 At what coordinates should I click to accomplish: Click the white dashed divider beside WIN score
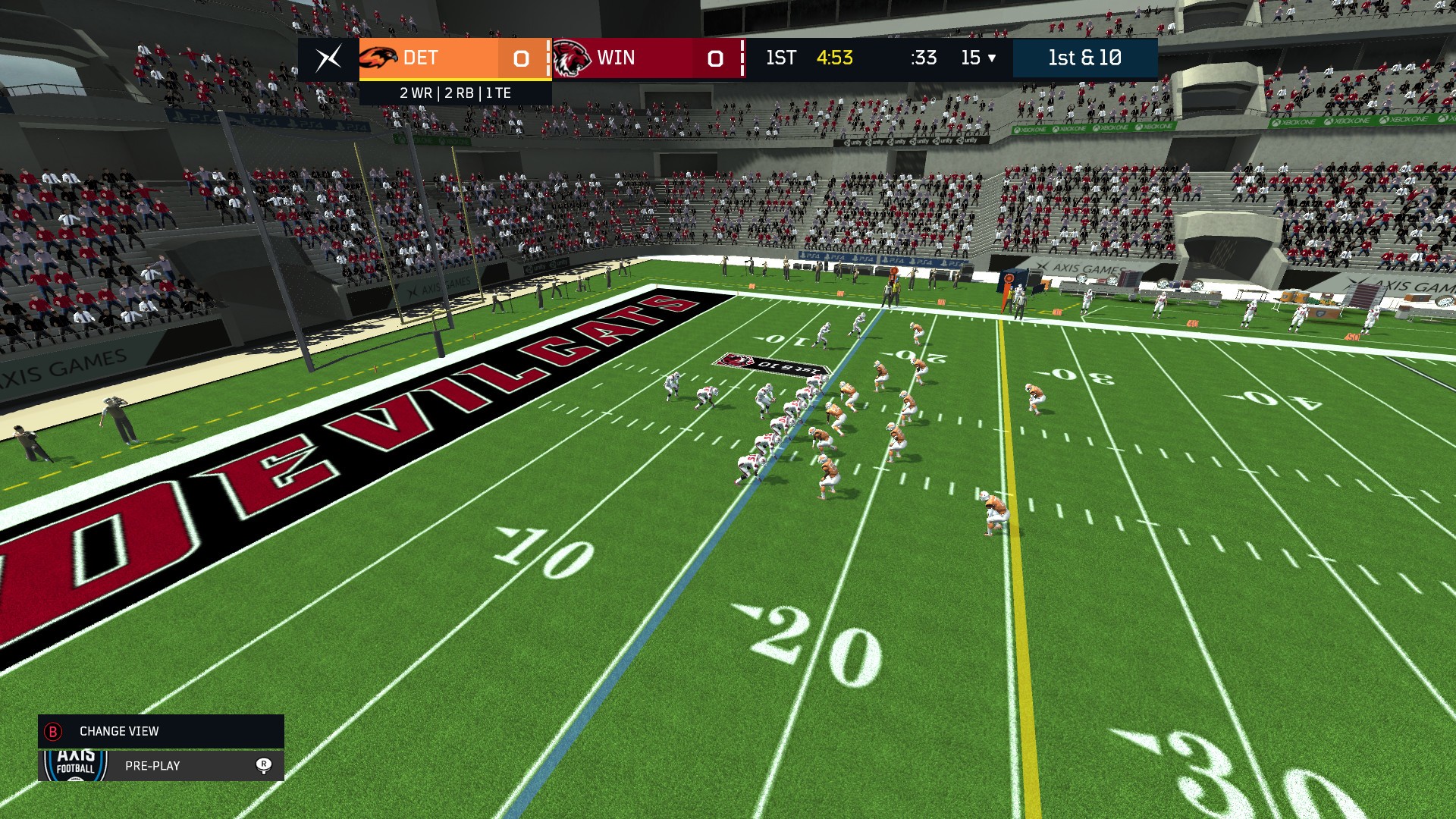point(741,58)
